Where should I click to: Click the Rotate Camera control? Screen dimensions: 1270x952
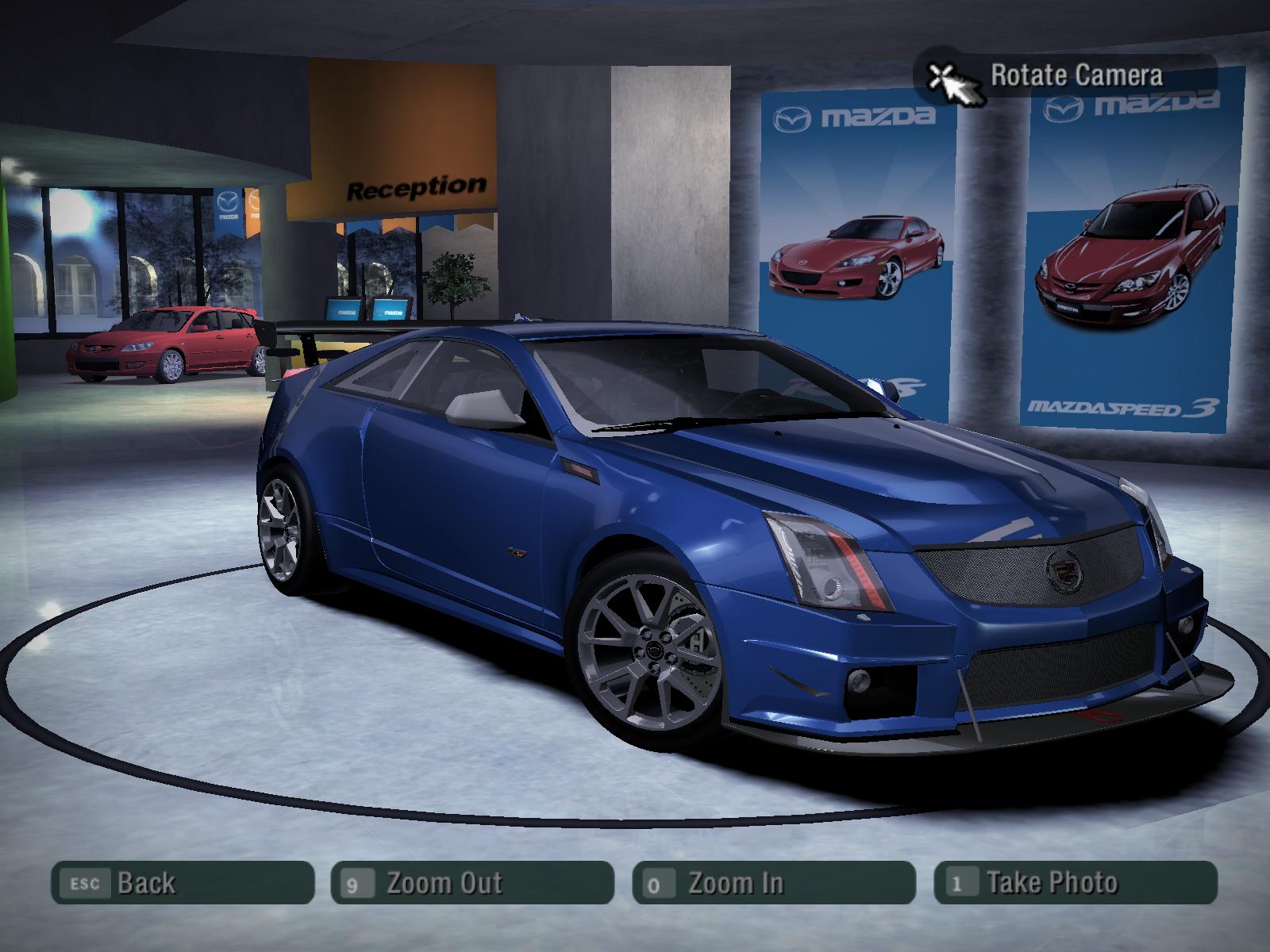[x=1064, y=76]
